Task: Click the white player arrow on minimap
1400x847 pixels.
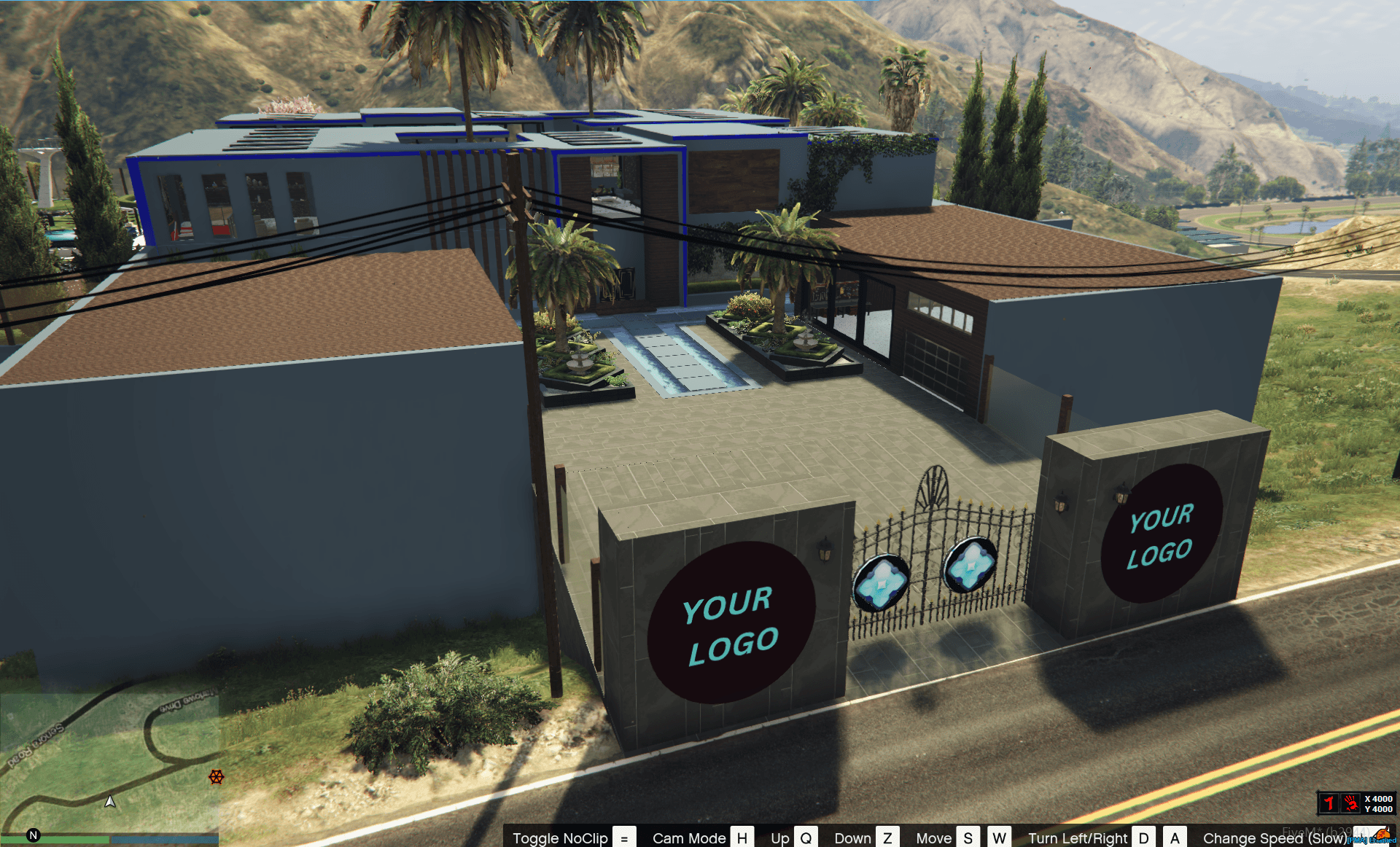Action: click(x=110, y=802)
